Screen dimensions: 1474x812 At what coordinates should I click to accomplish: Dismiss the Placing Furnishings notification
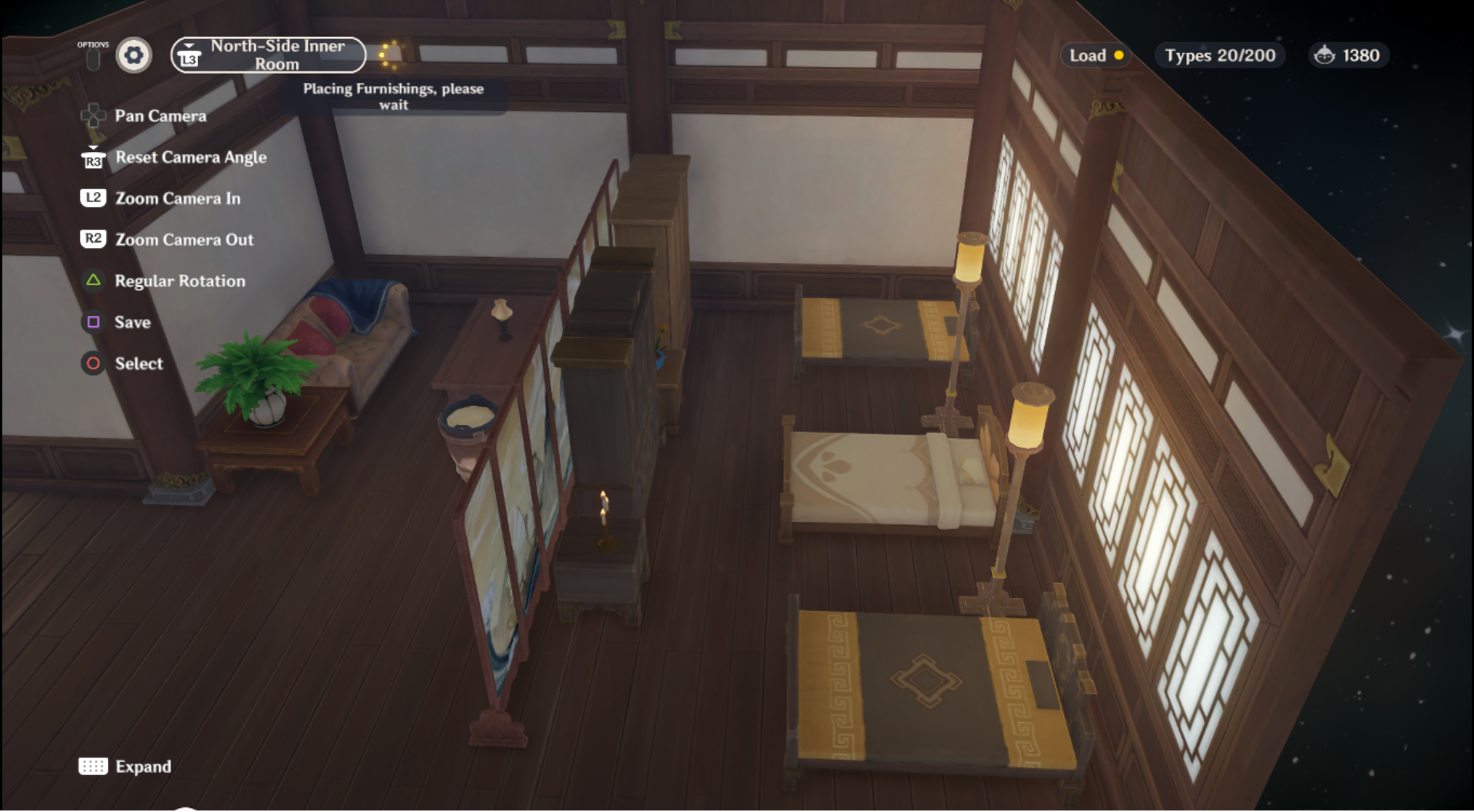pos(394,97)
